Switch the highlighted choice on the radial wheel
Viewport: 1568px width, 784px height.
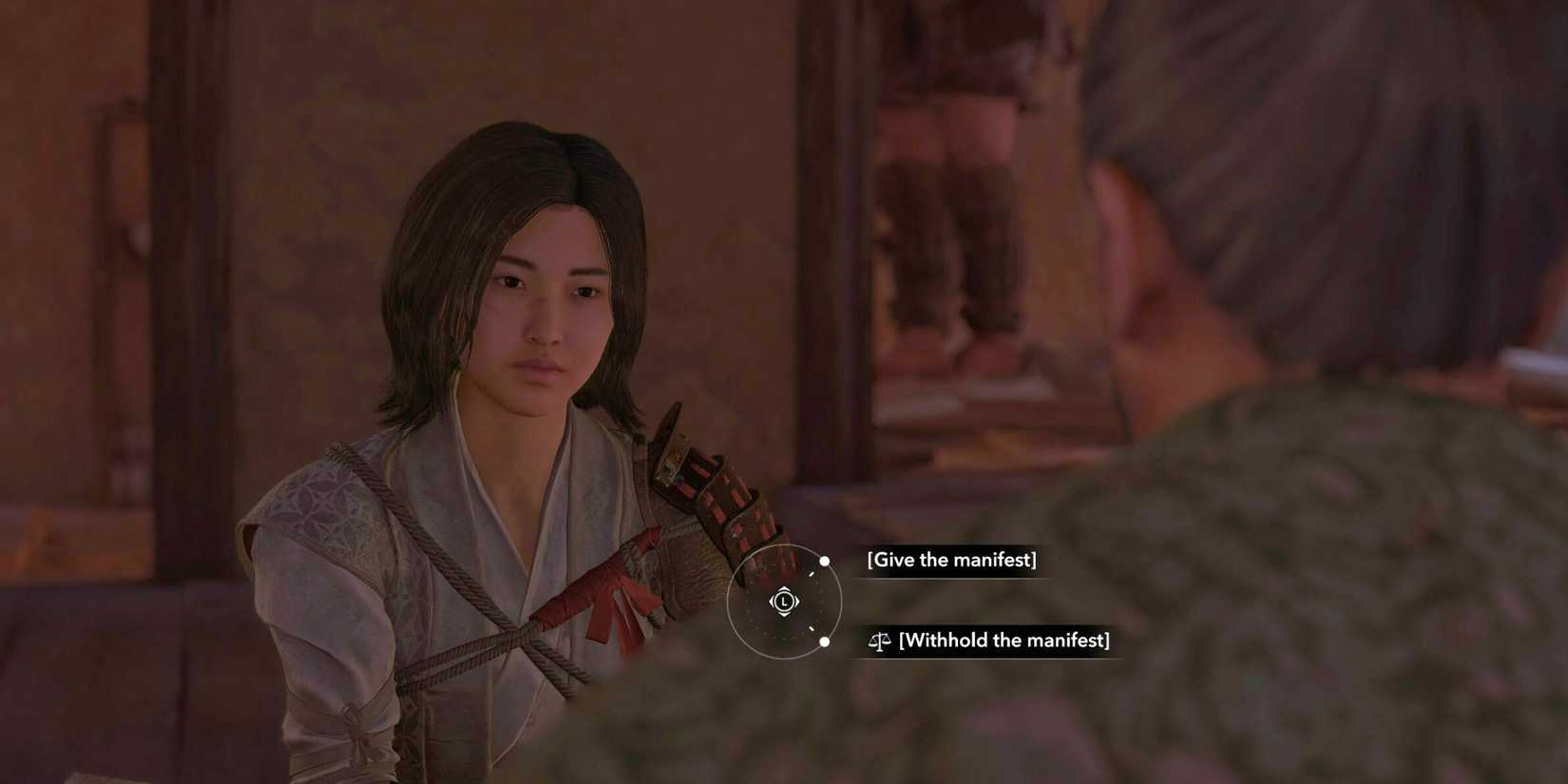click(784, 602)
